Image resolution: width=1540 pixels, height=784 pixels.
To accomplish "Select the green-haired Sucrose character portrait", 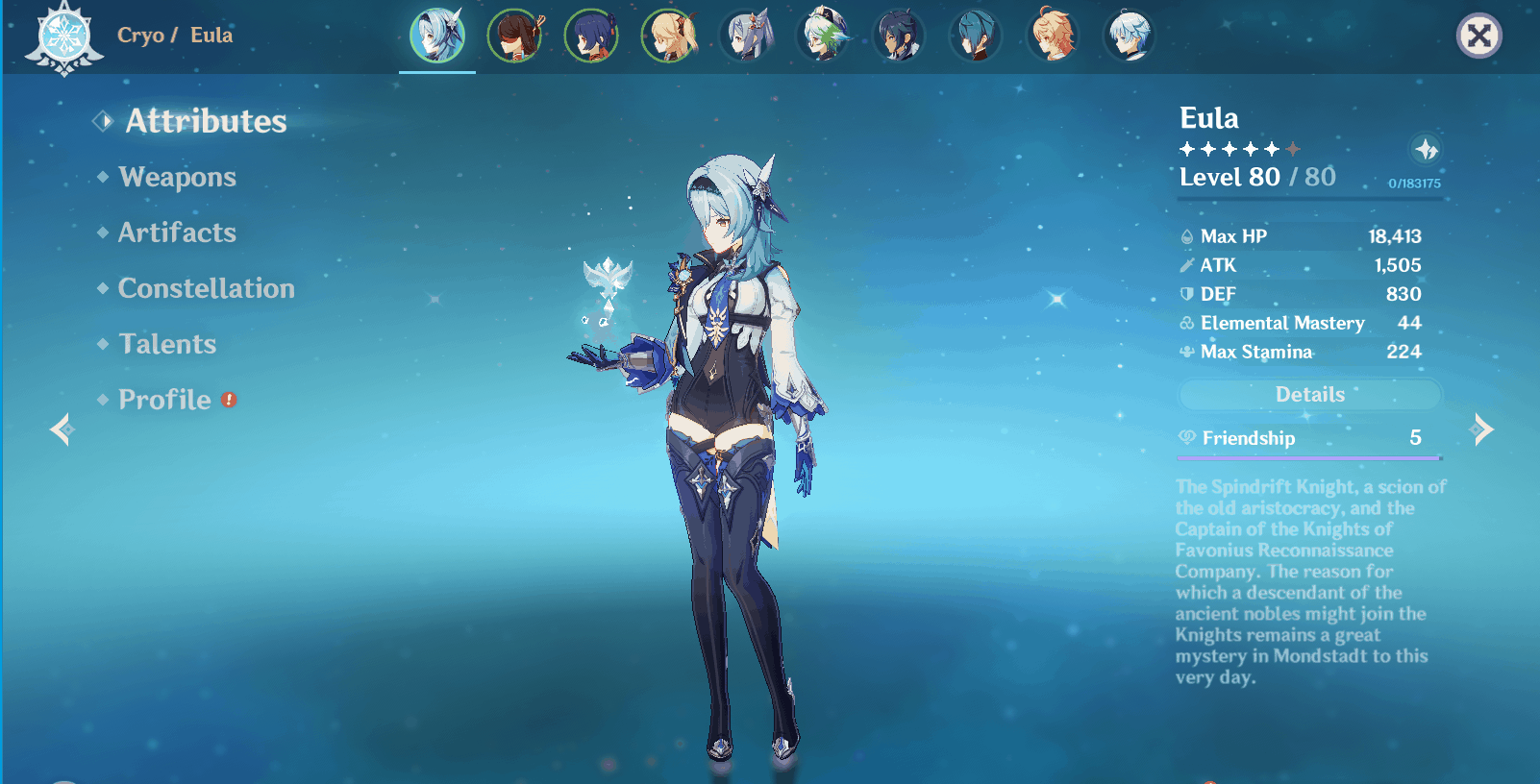I will (824, 35).
